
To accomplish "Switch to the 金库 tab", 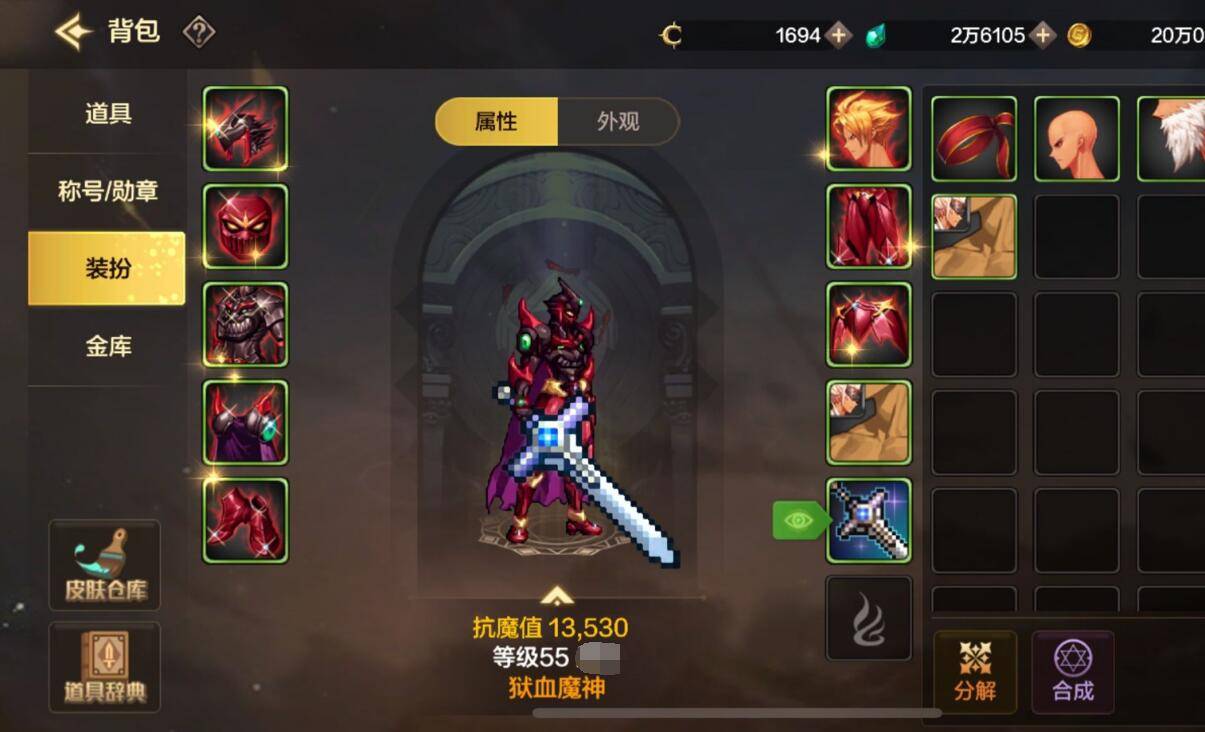I will tap(107, 346).
